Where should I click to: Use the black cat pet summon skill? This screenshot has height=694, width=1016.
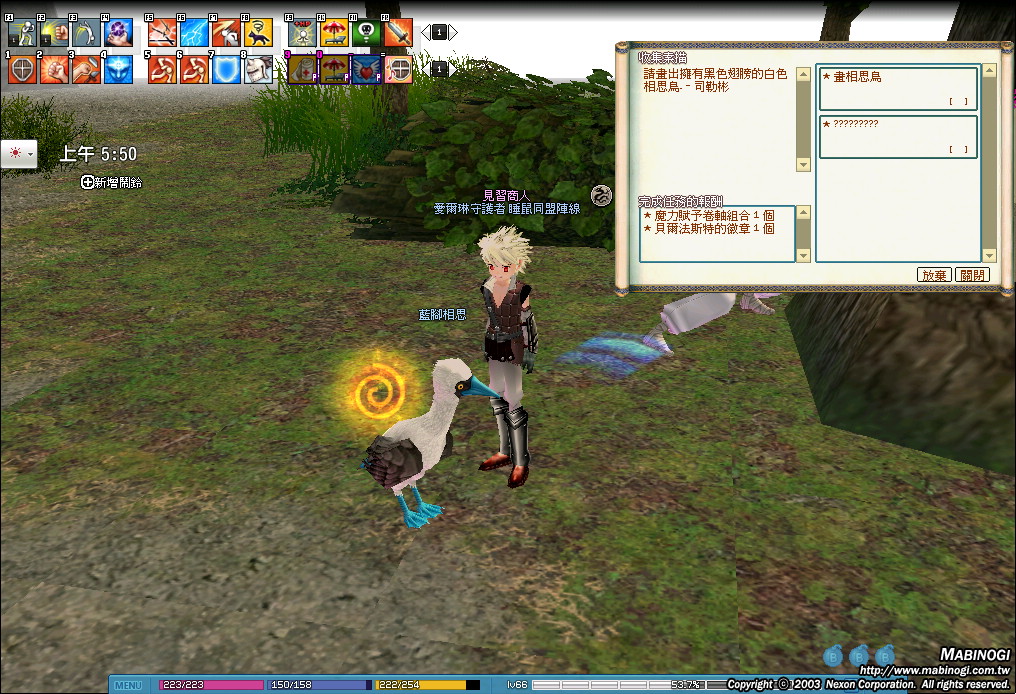(x=257, y=33)
